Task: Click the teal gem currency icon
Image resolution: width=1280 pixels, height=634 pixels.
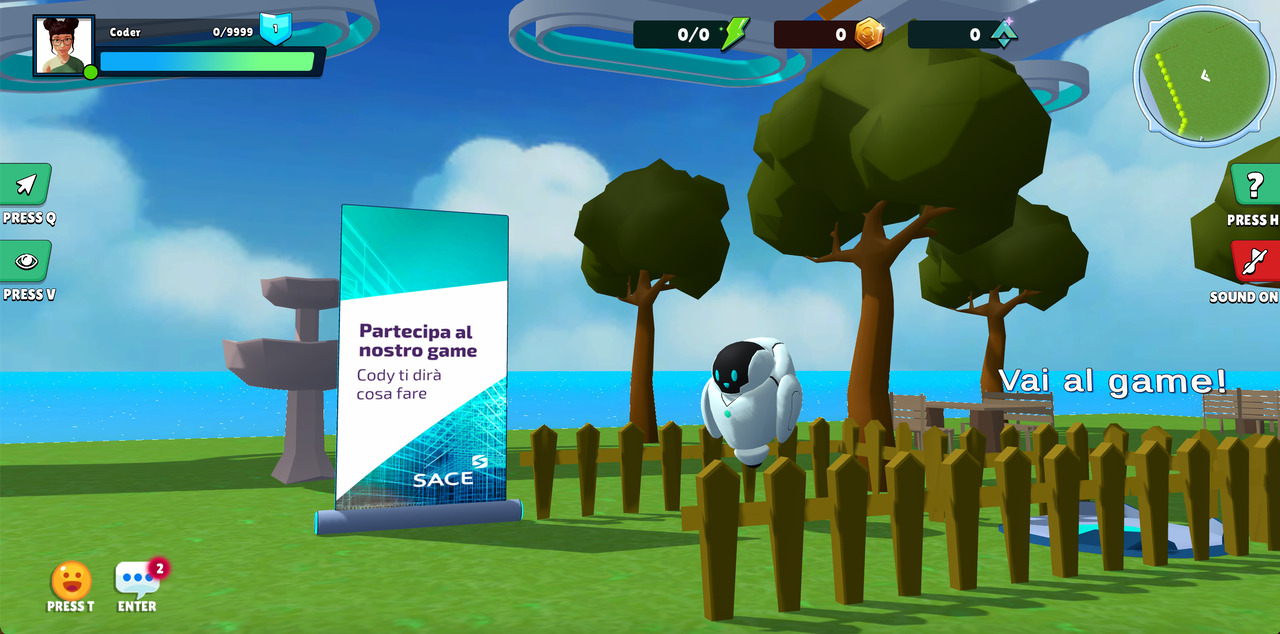Action: [x=1003, y=34]
